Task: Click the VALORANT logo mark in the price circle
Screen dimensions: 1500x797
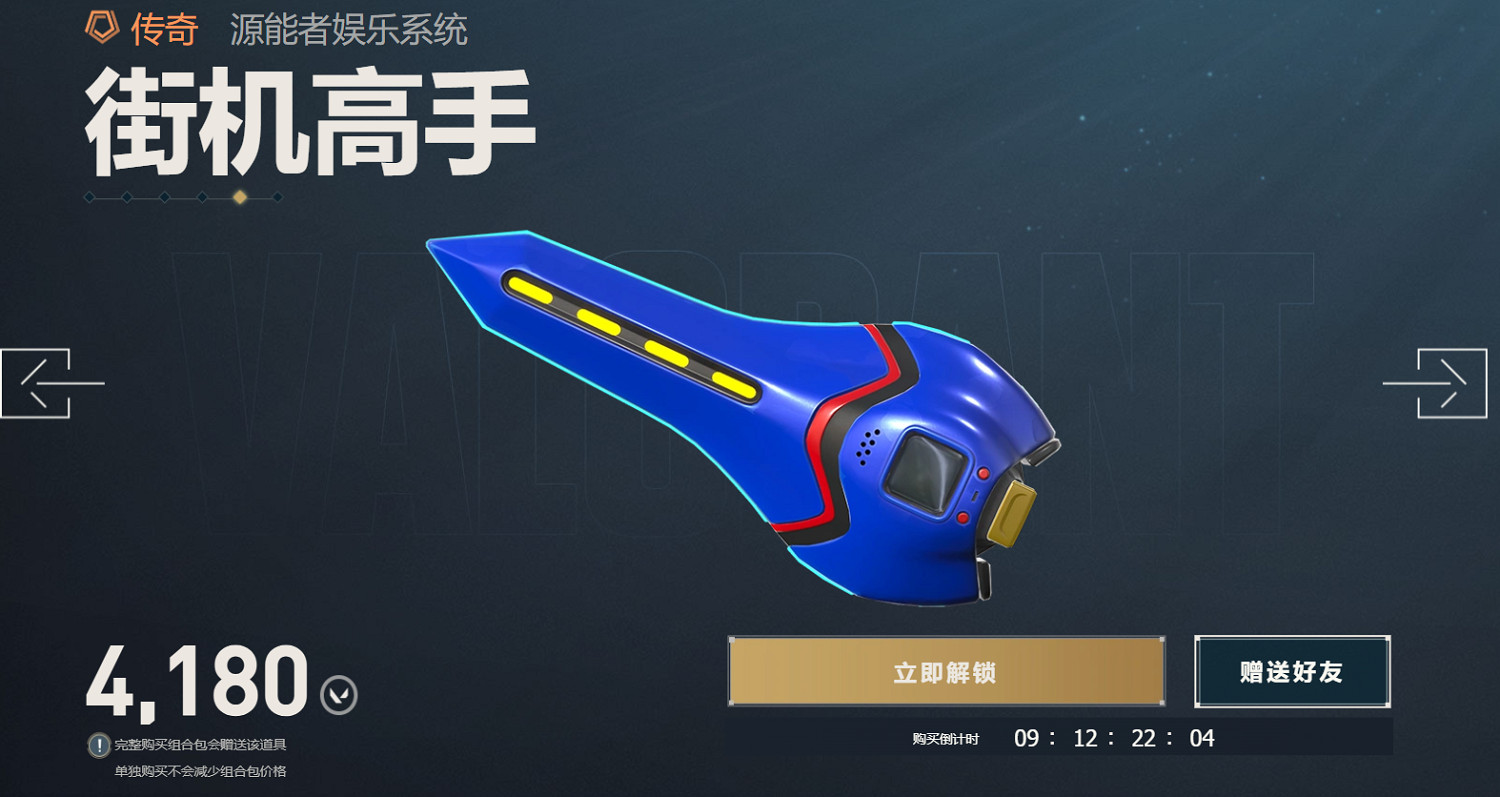Action: point(338,693)
